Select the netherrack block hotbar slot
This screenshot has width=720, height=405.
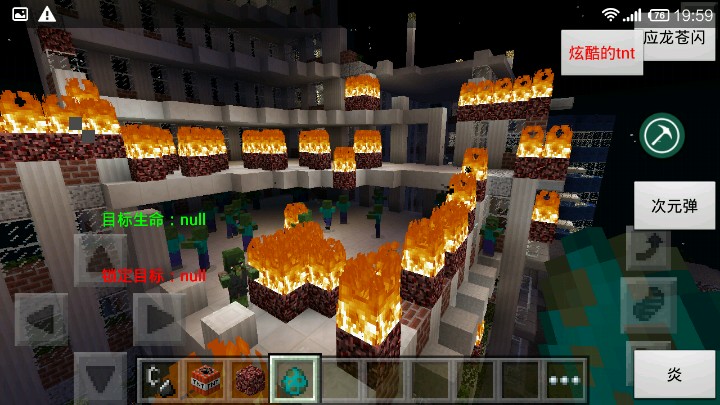[x=250, y=378]
